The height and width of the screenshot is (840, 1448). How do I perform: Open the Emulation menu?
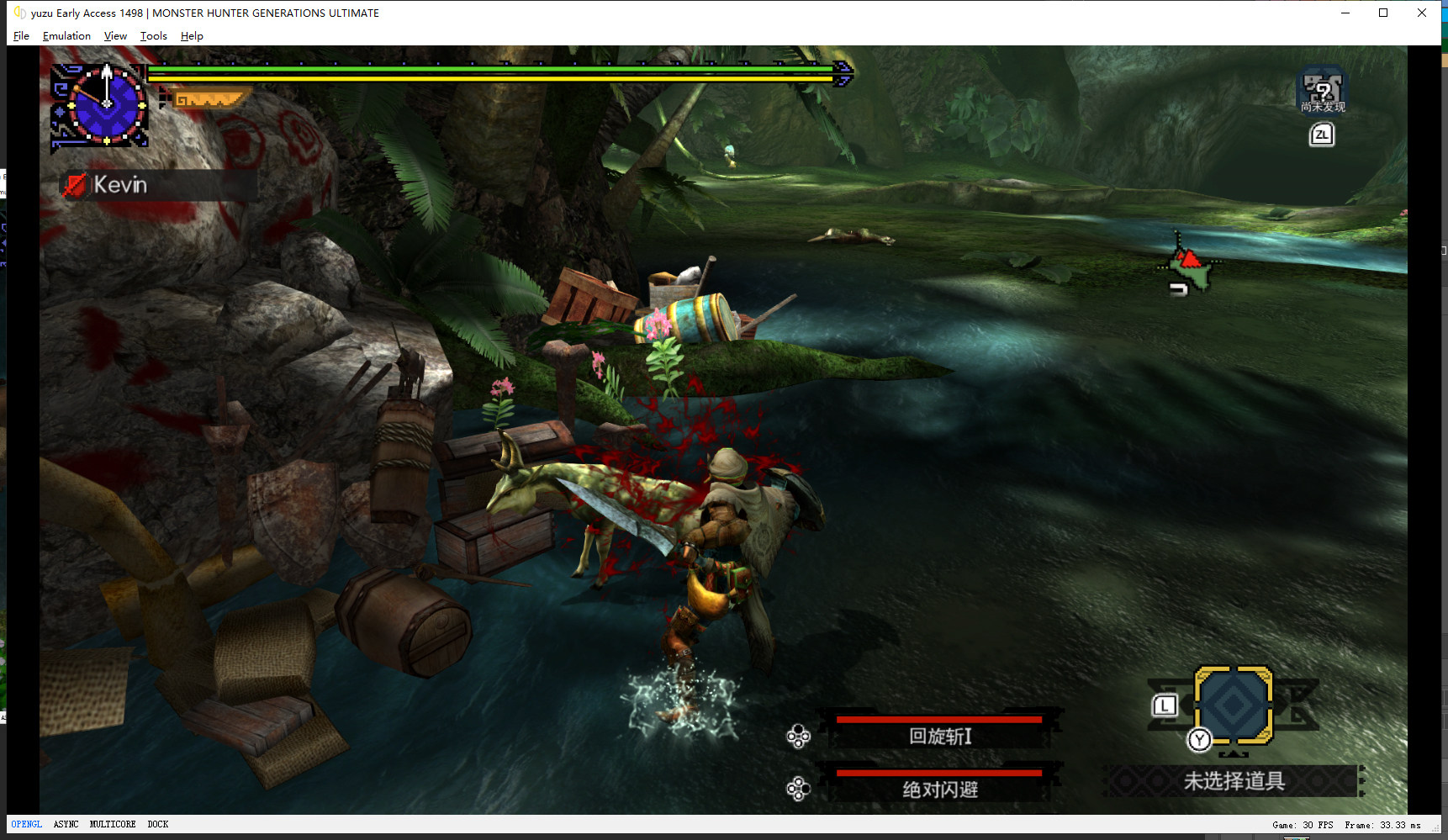click(66, 36)
